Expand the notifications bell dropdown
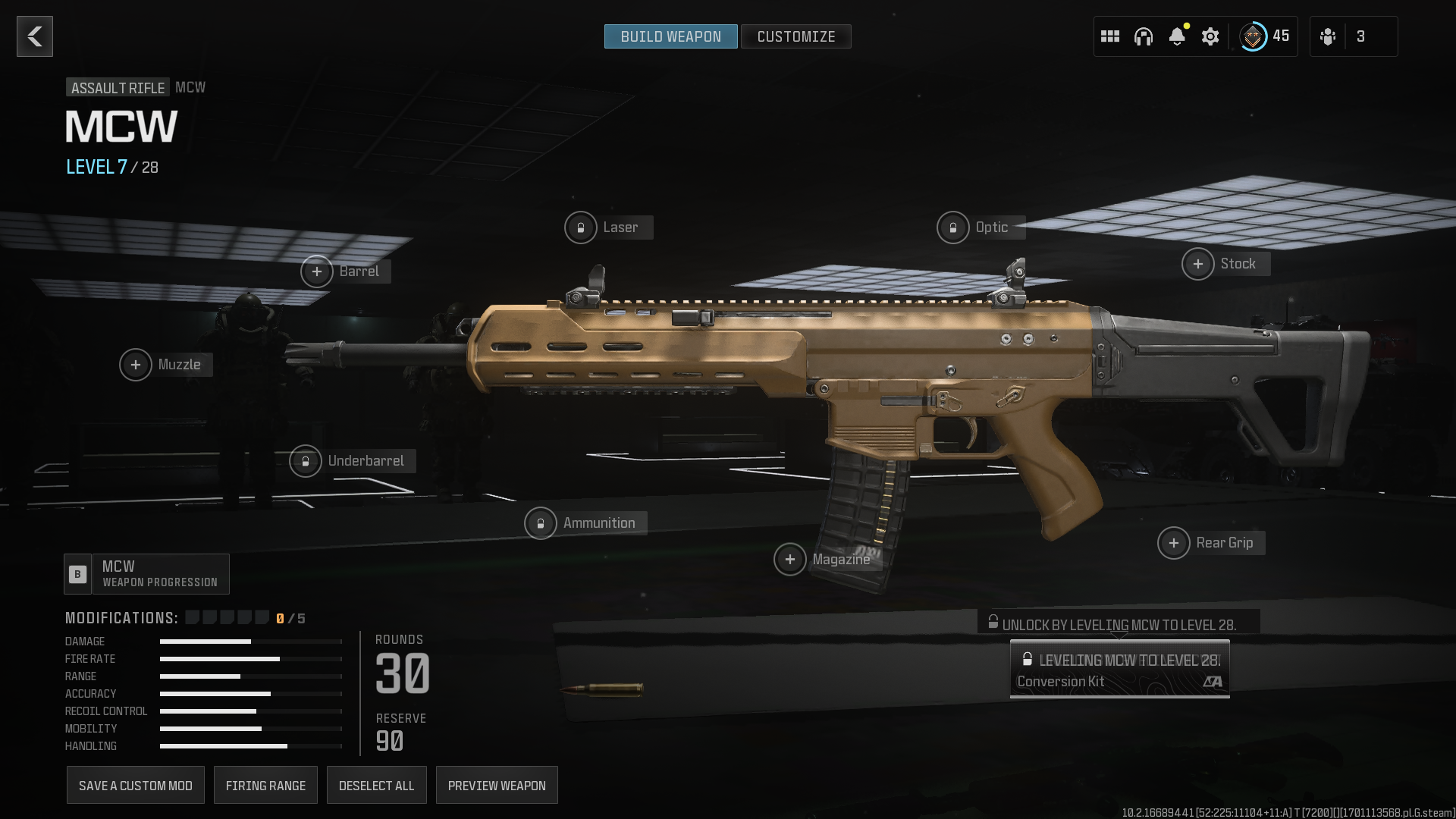 1176,36
